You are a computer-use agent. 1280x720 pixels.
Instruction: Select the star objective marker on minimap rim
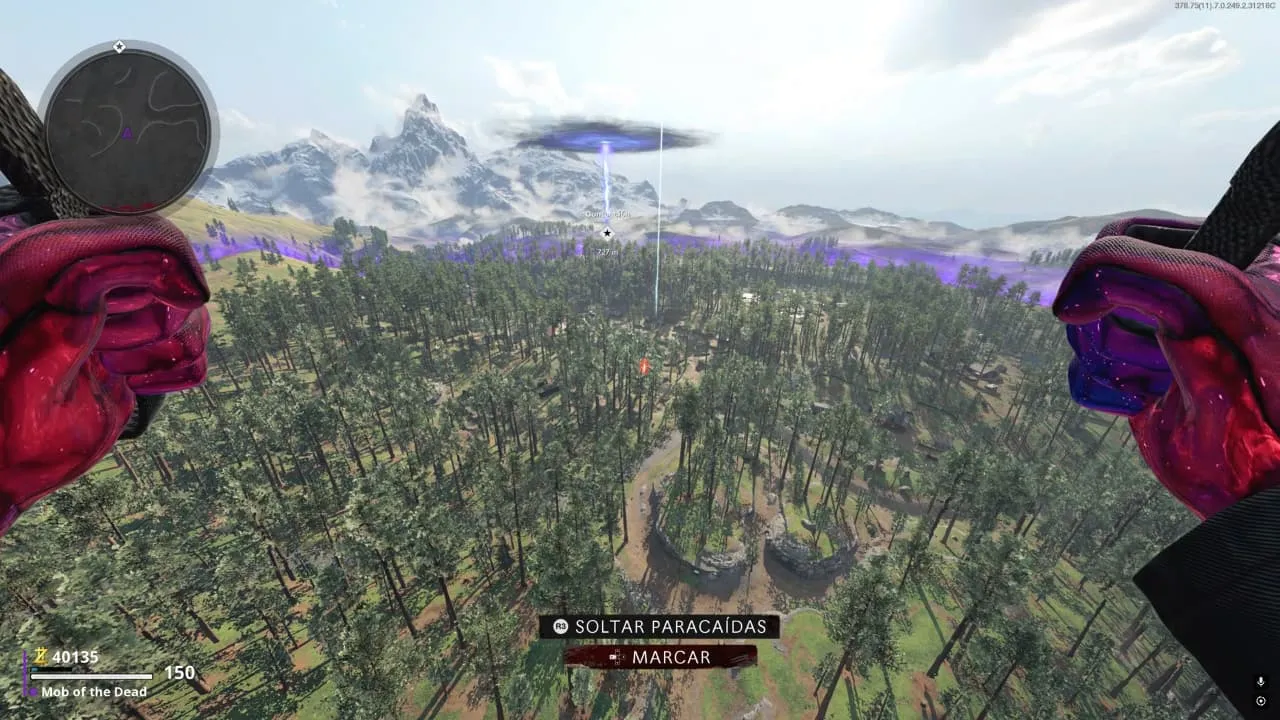click(x=119, y=47)
